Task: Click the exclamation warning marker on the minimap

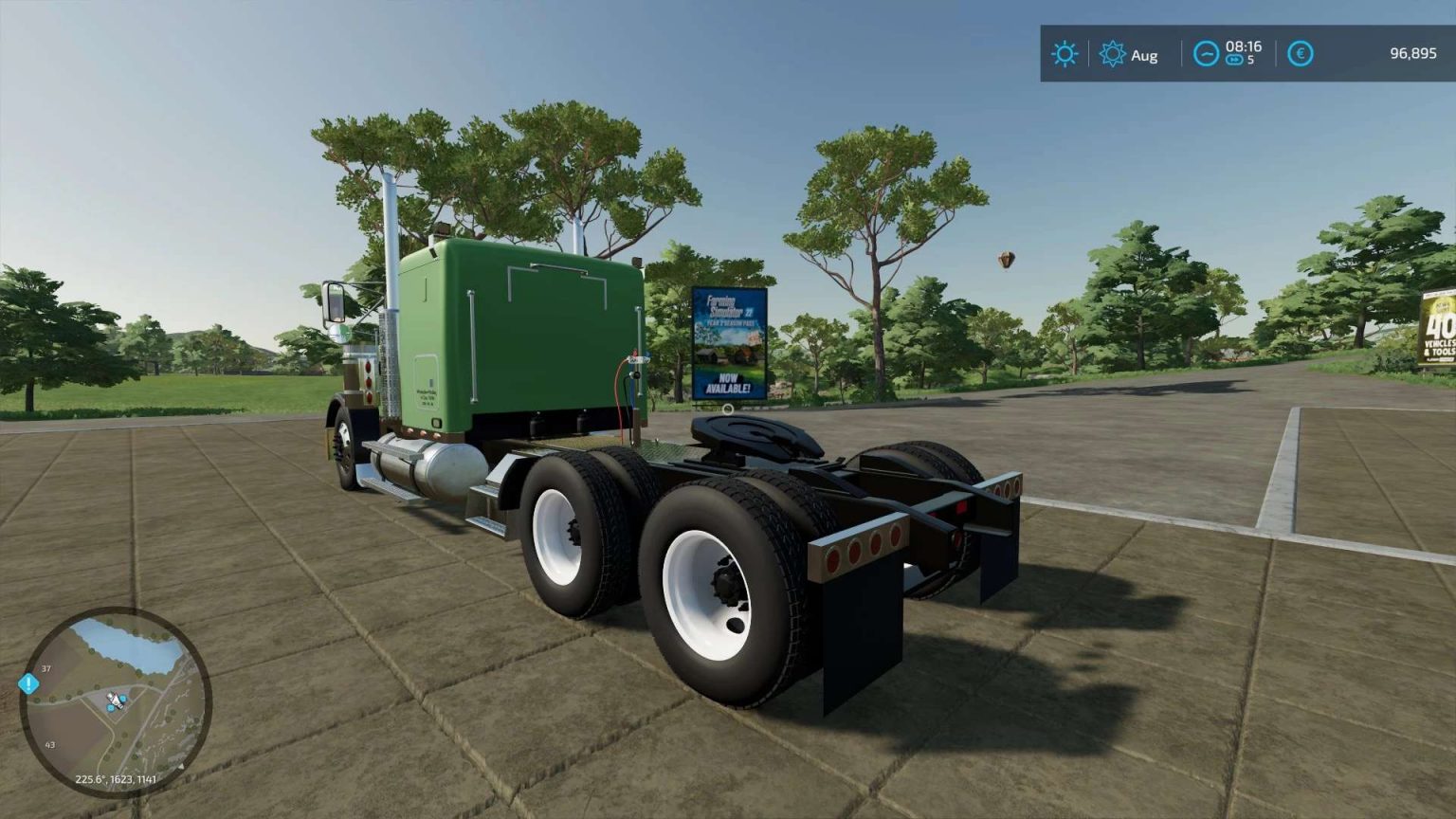Action: pyautogui.click(x=28, y=683)
